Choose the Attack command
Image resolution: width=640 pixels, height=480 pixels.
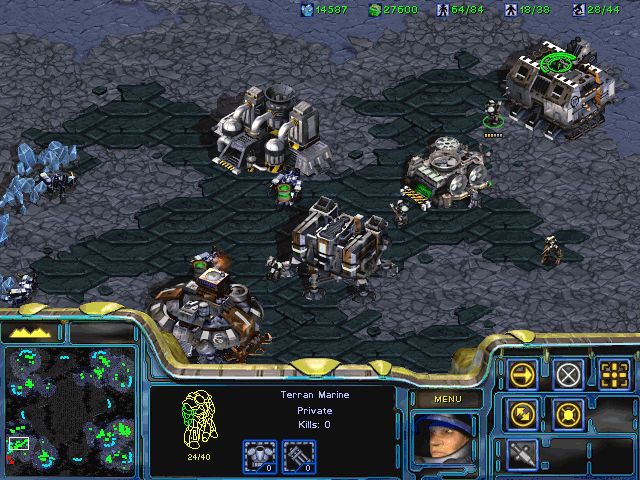click(614, 375)
